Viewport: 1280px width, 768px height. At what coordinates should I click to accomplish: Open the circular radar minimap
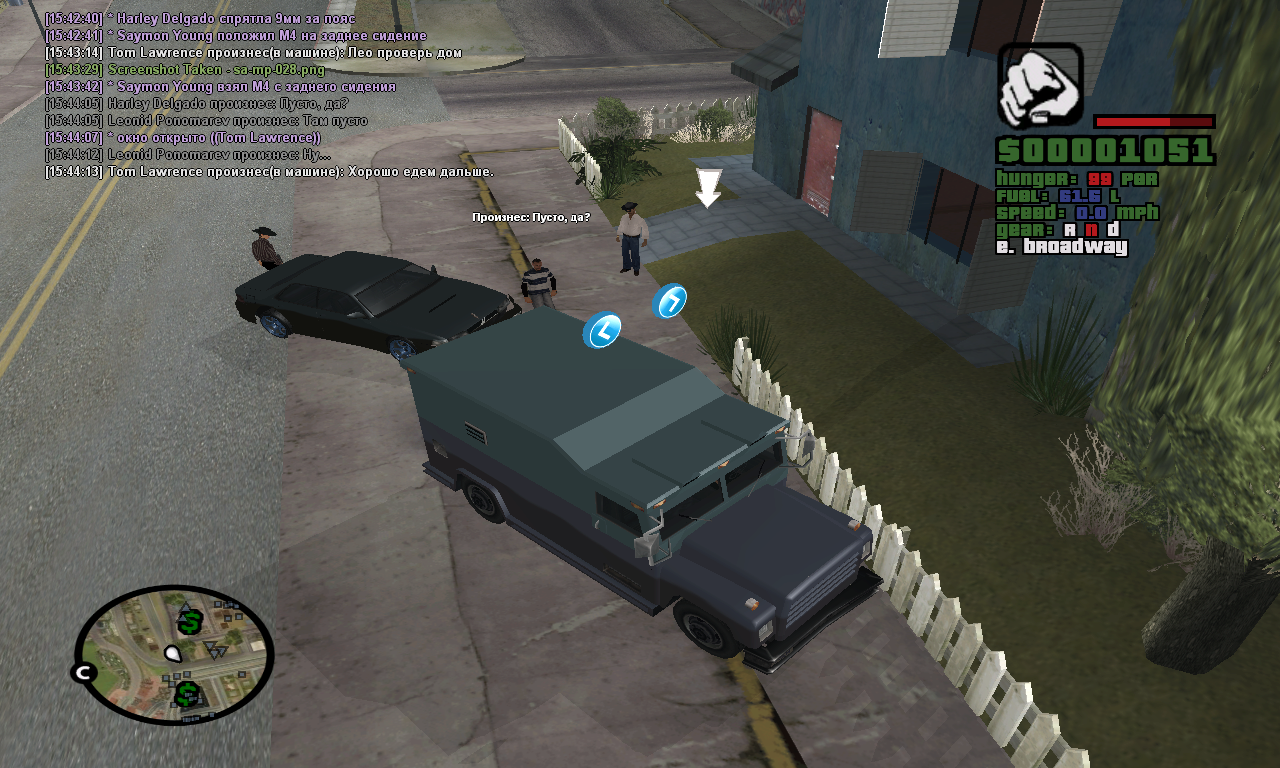pos(174,654)
